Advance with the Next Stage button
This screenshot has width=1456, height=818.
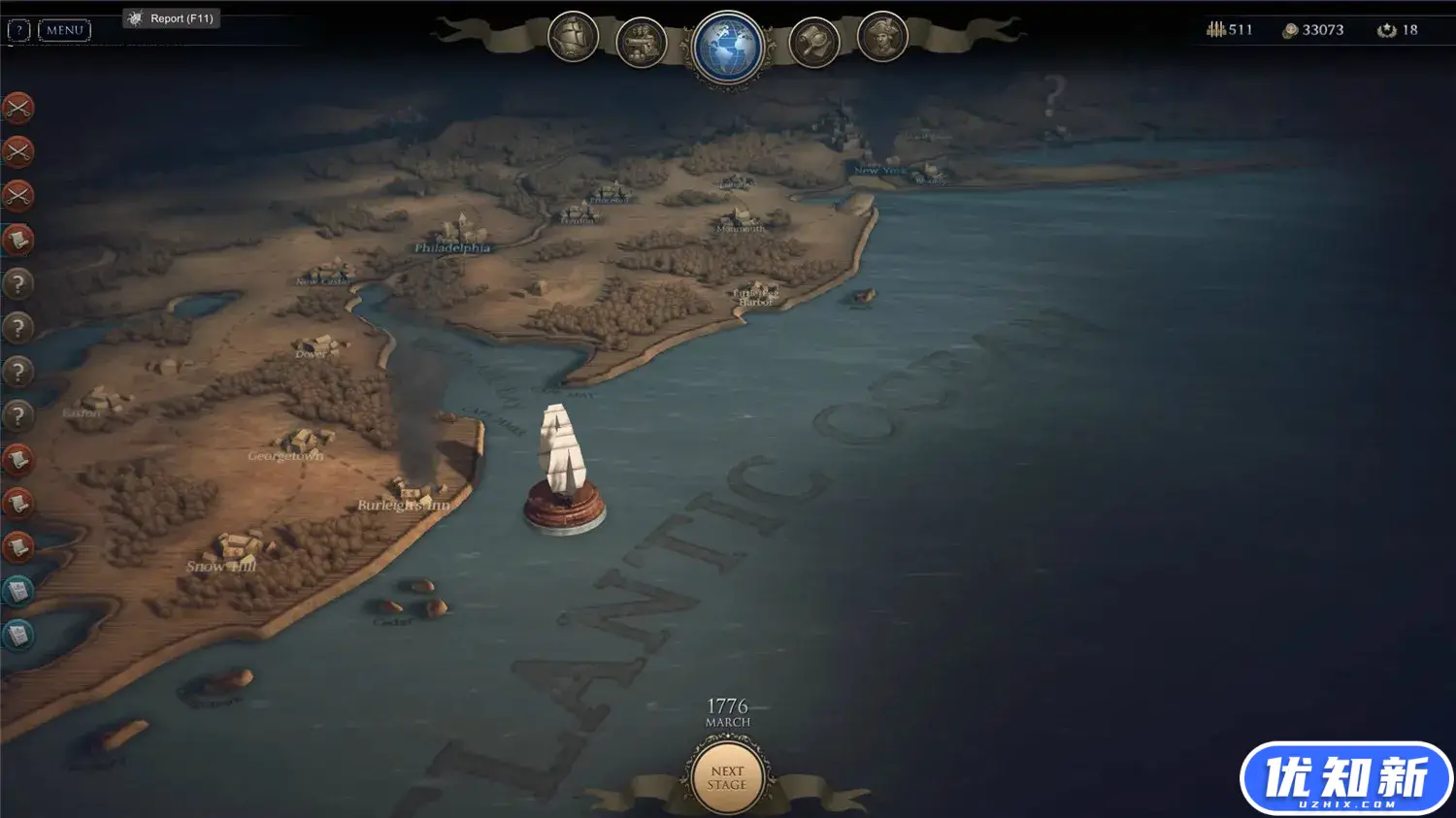[x=727, y=777]
